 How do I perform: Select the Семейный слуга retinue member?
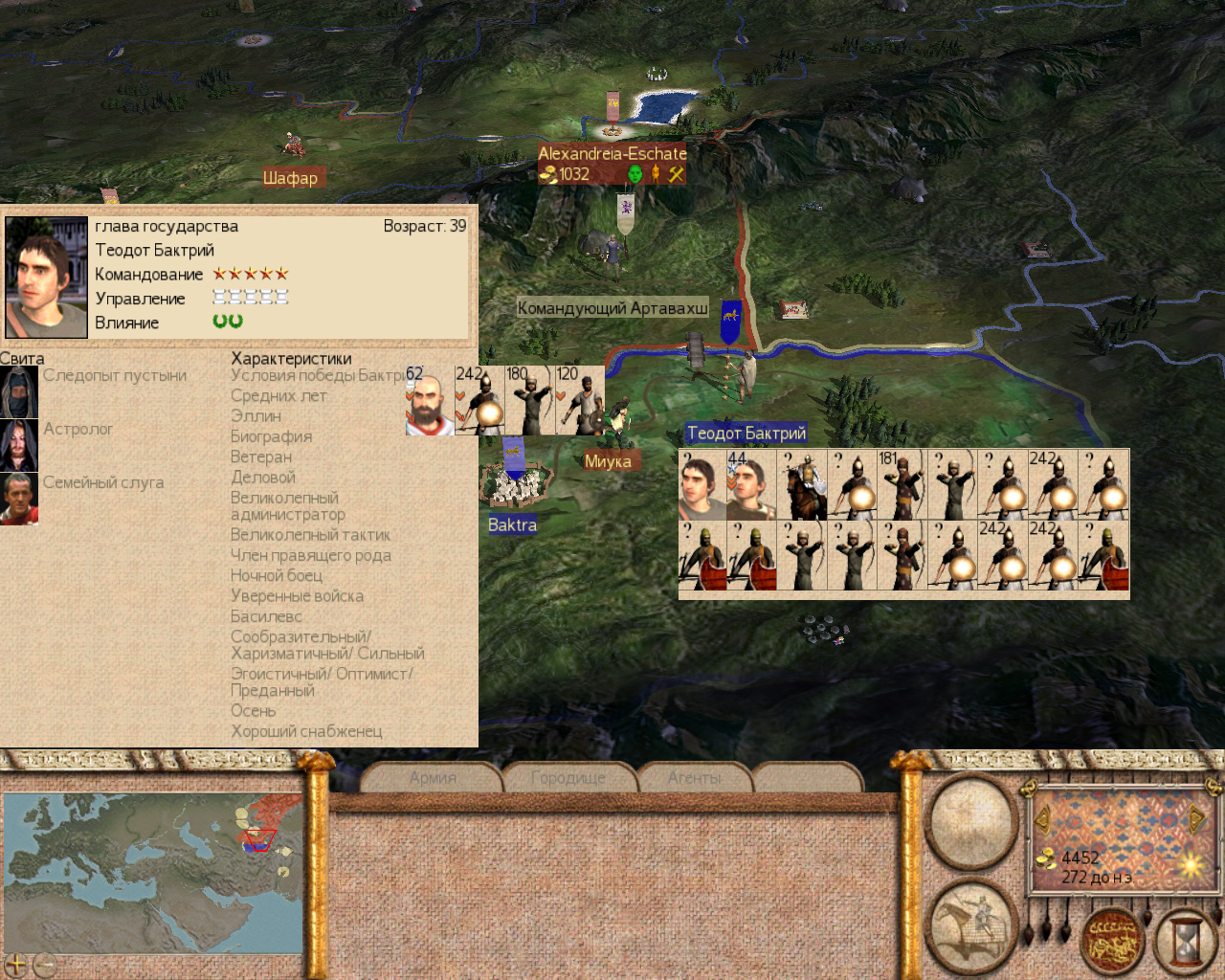pyautogui.click(x=19, y=499)
